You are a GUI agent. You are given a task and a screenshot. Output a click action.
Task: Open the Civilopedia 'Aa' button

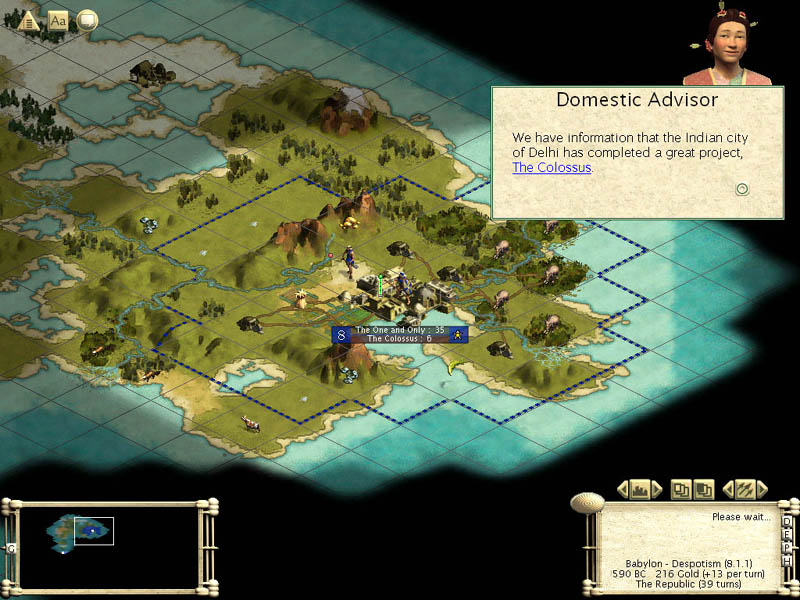pyautogui.click(x=58, y=19)
